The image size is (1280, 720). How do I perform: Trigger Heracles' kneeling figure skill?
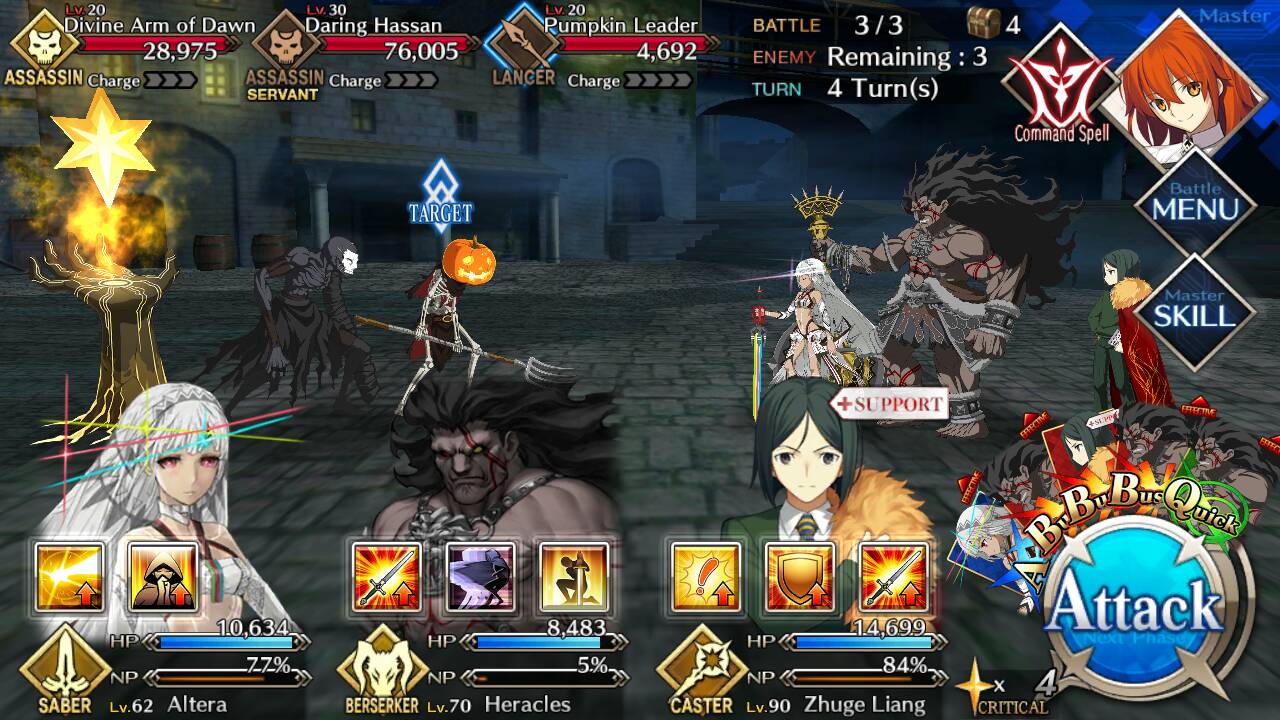(x=574, y=577)
